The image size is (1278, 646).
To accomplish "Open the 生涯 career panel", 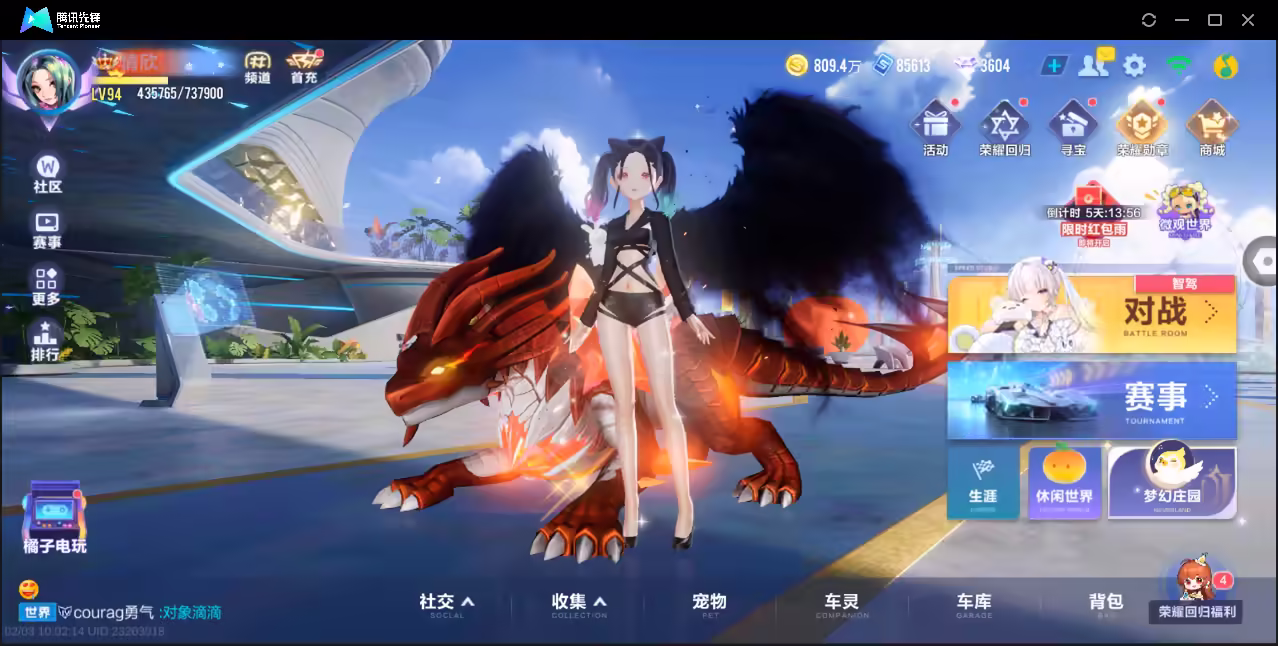I will click(982, 482).
